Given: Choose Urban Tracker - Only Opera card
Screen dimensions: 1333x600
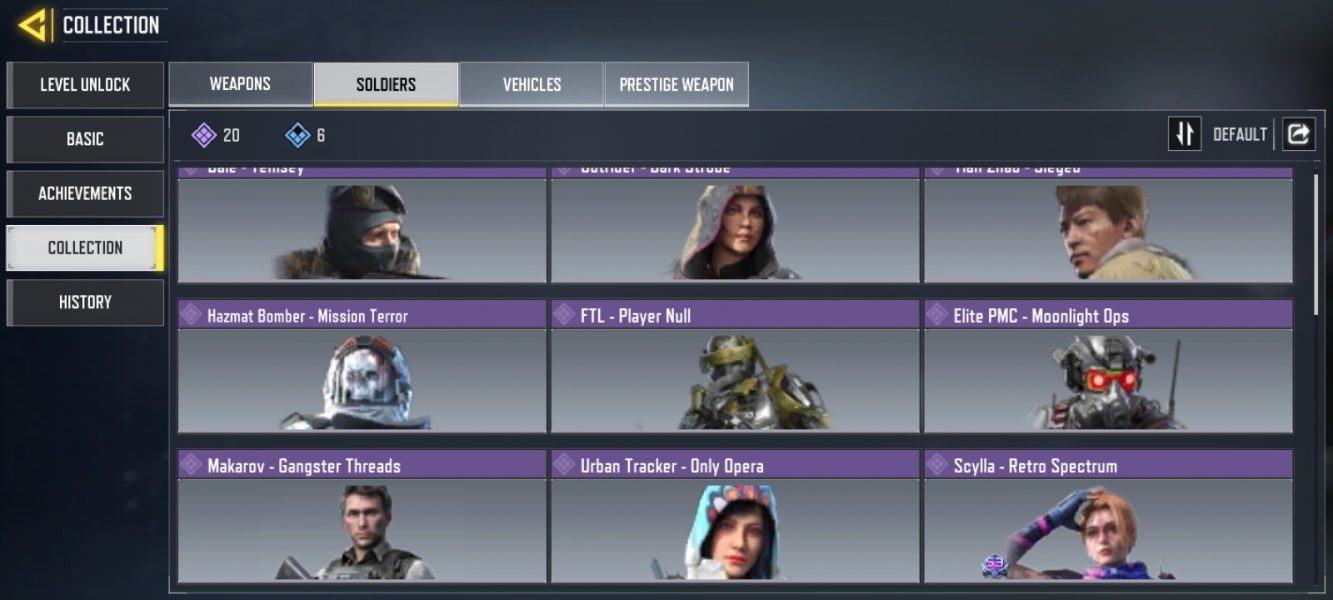Looking at the screenshot, I should [735, 516].
